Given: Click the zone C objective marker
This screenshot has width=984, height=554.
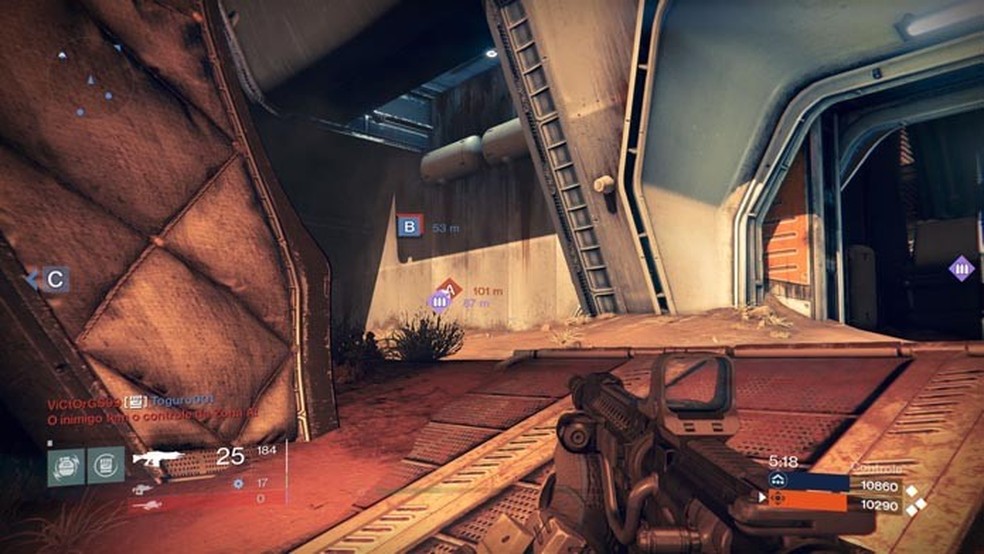Looking at the screenshot, I should pos(56,280).
